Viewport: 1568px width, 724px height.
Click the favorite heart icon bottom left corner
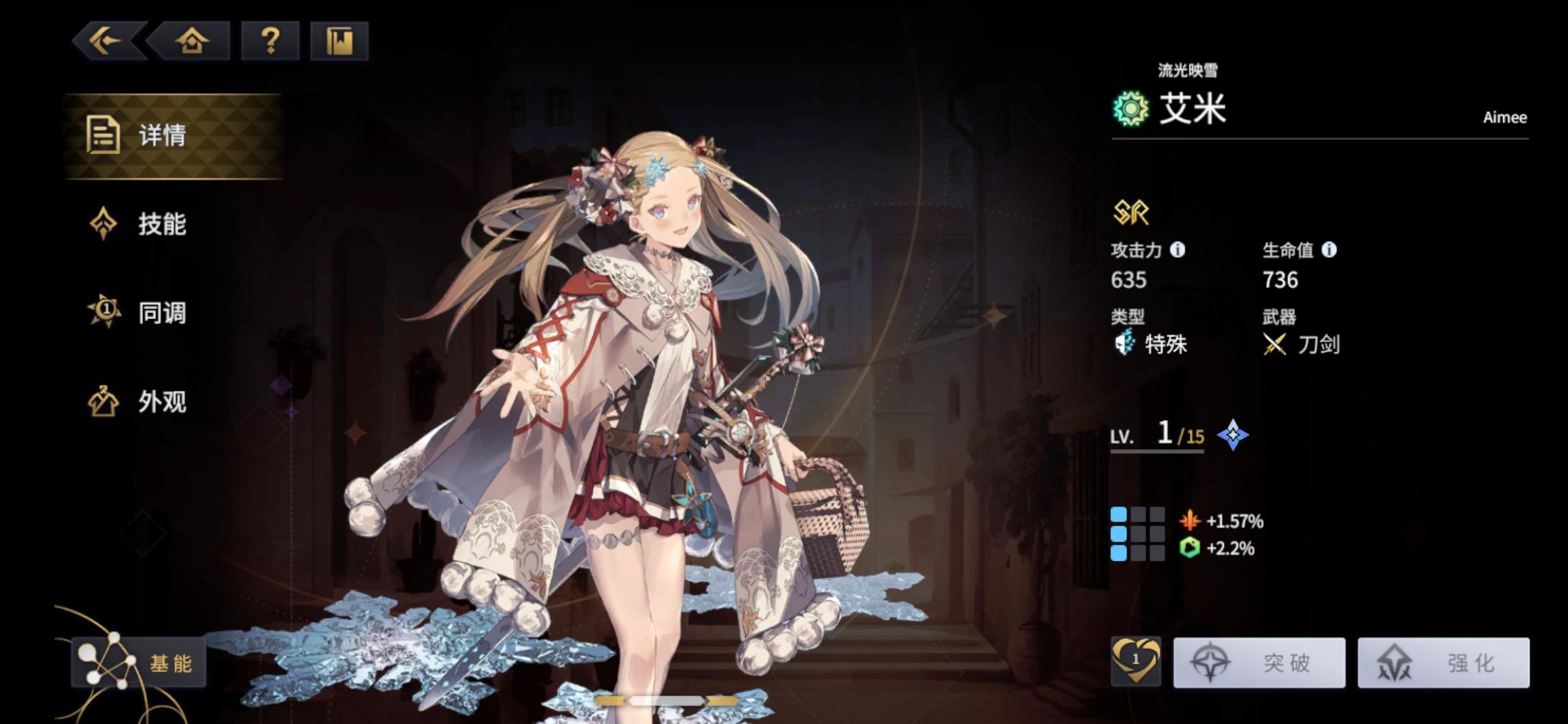point(1134,661)
